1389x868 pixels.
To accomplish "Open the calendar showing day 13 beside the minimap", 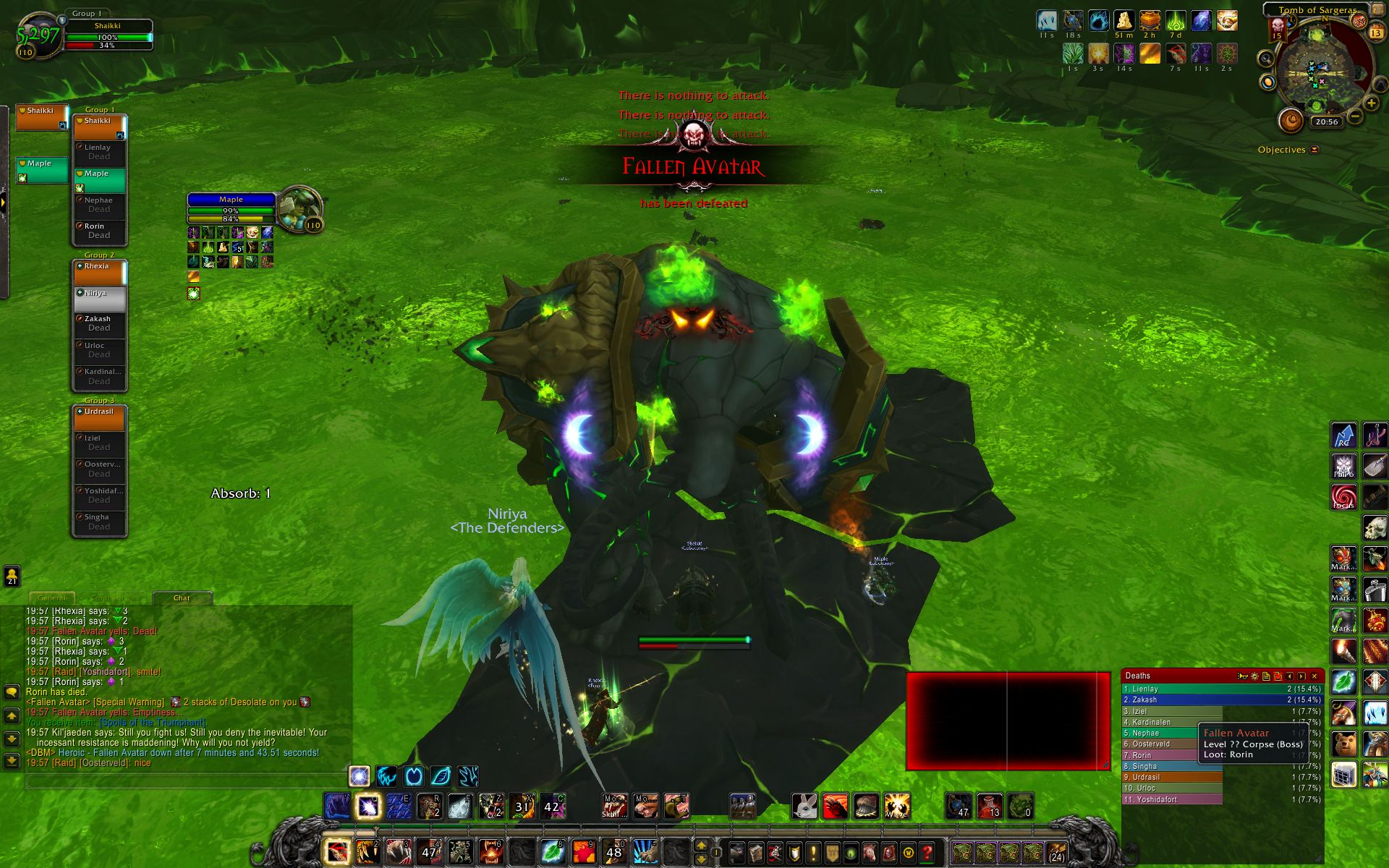I will pyautogui.click(x=1375, y=32).
